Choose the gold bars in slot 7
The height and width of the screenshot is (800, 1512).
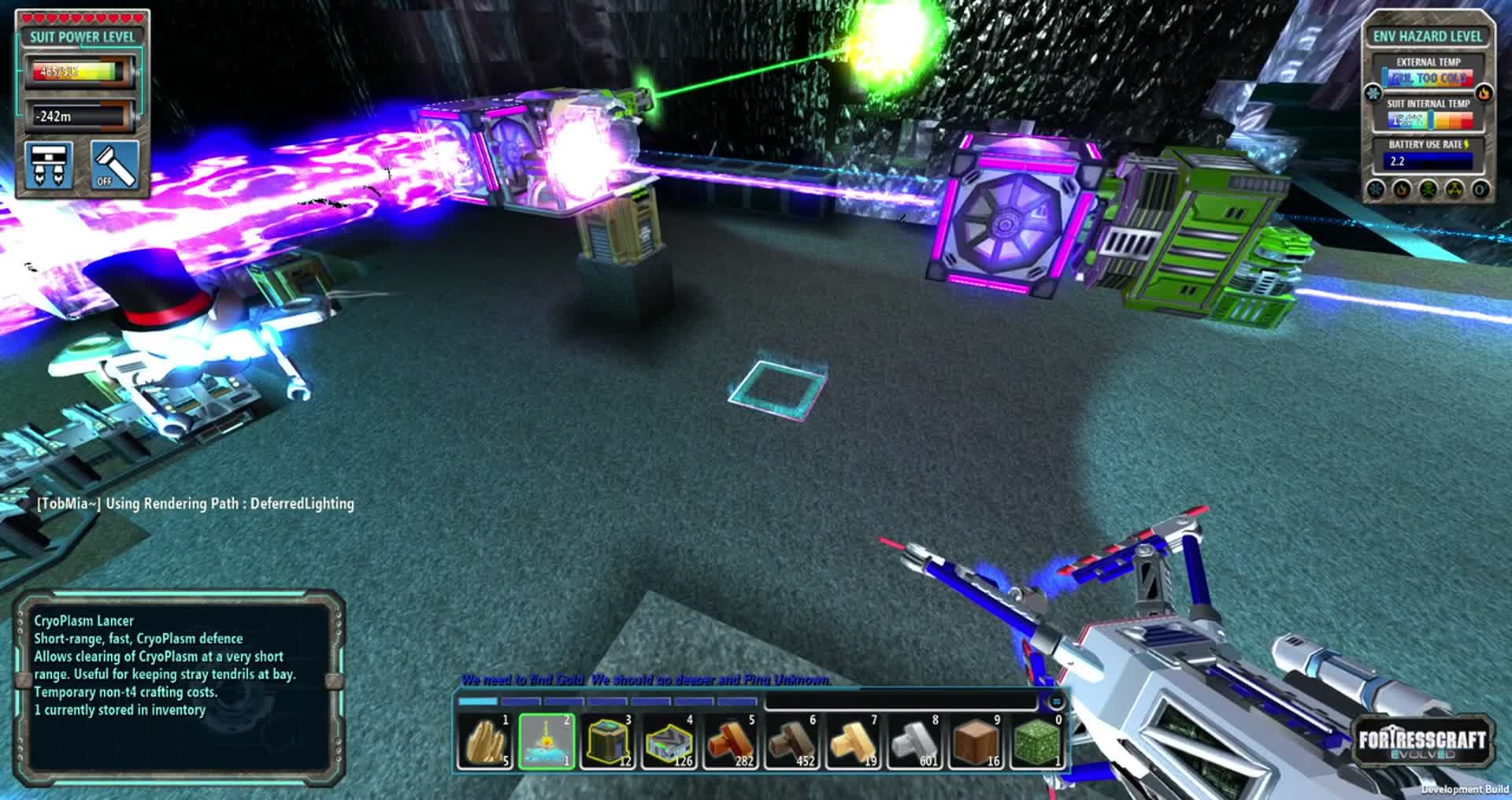tap(853, 742)
